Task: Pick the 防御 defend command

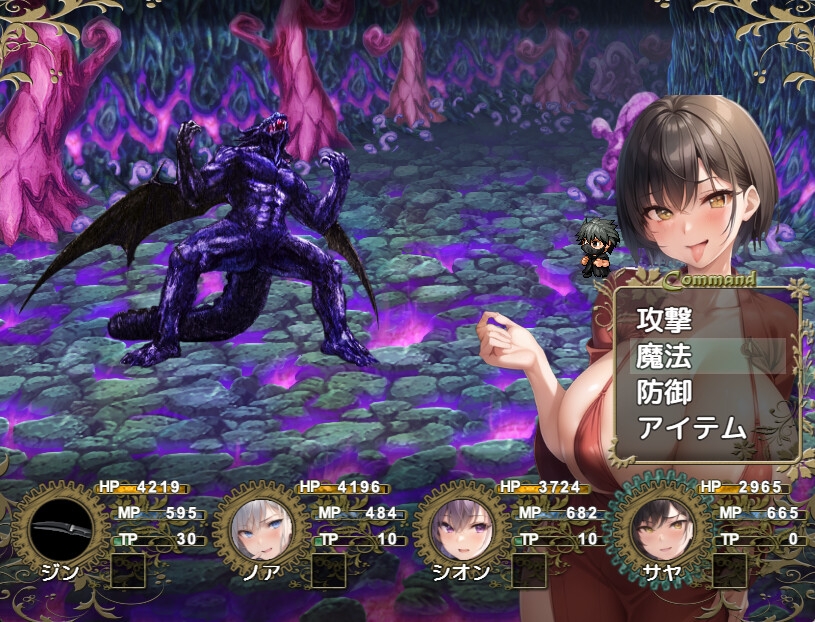Action: pyautogui.click(x=665, y=392)
